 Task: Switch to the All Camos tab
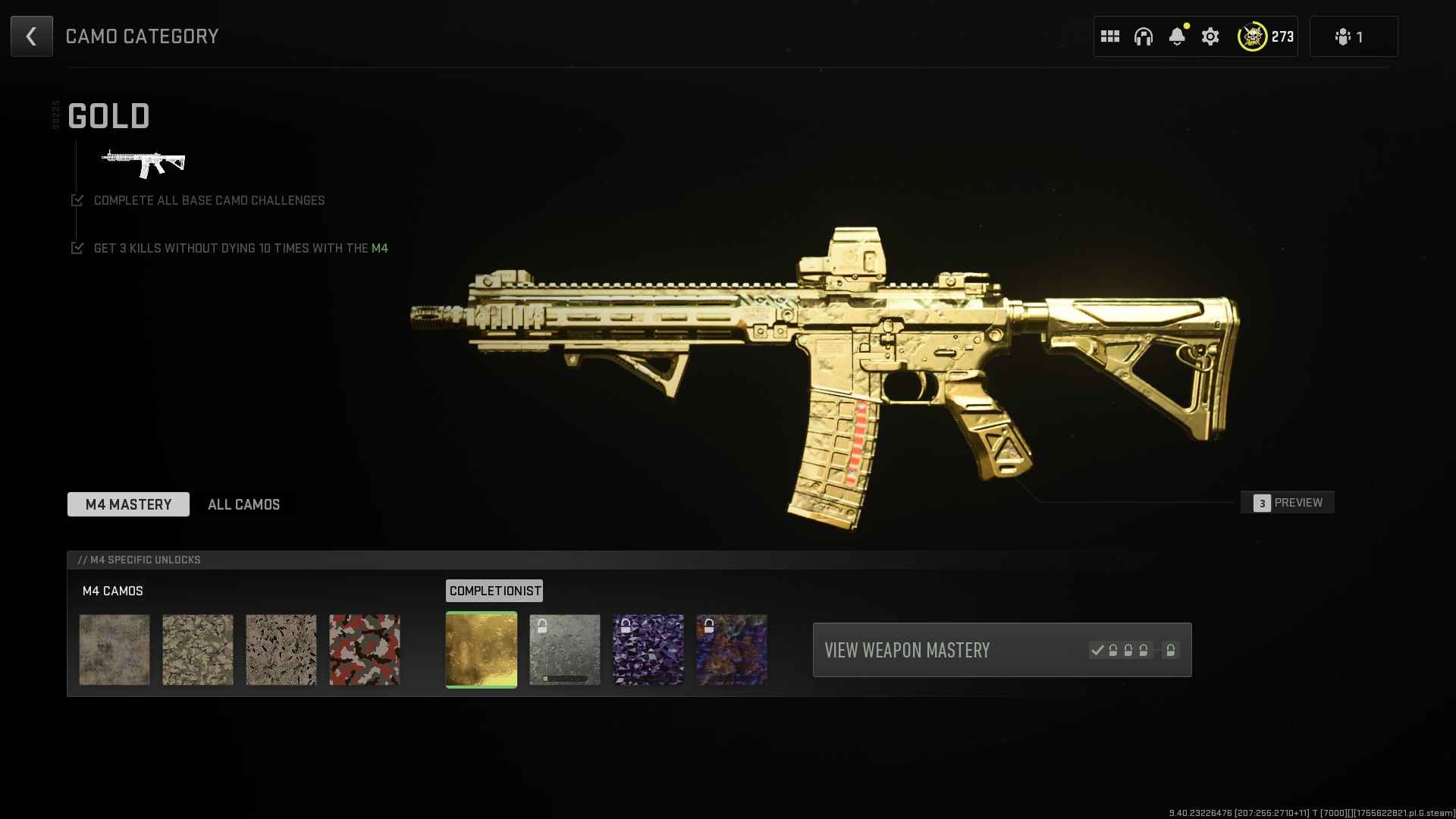(243, 504)
